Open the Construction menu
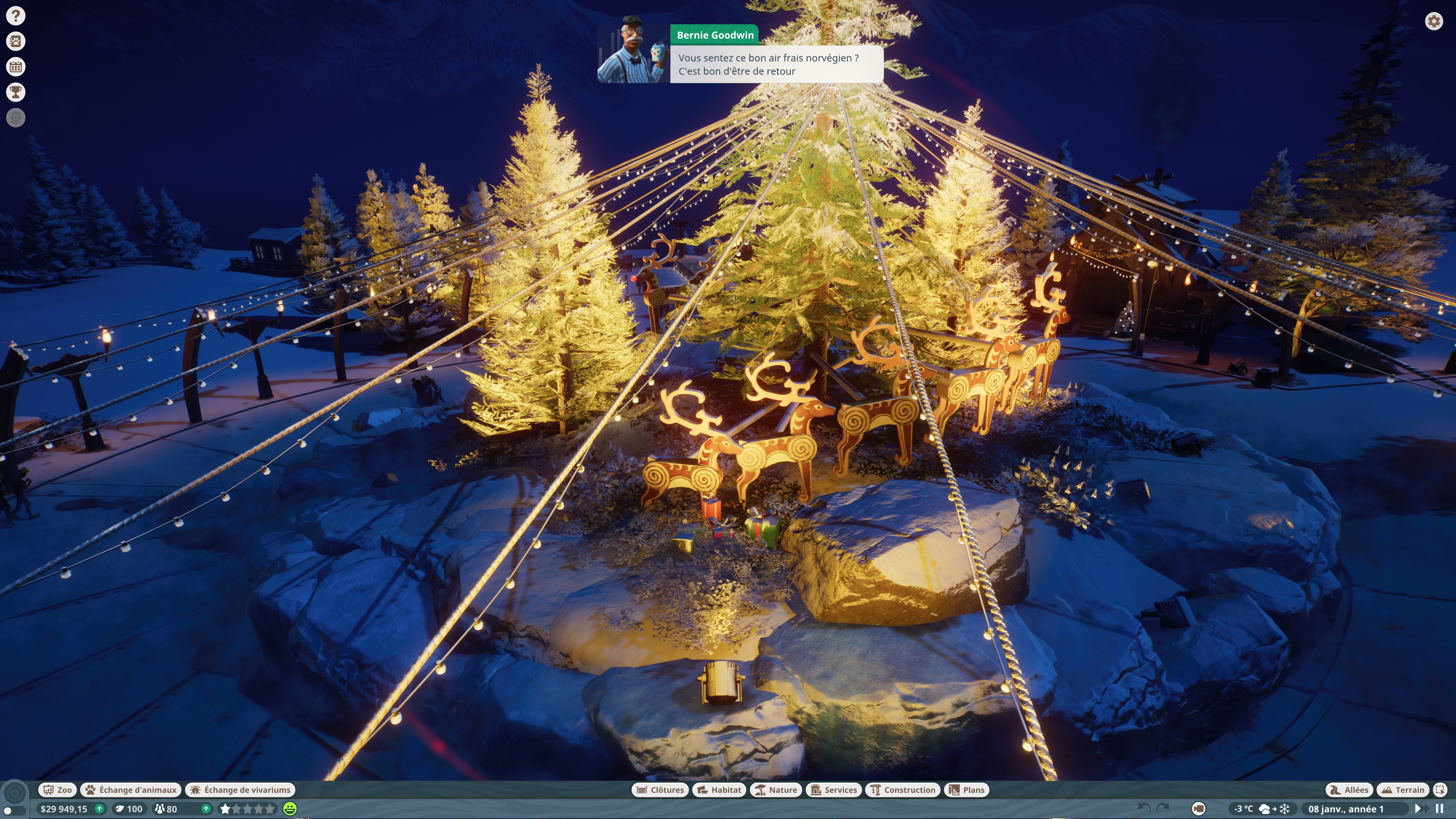Viewport: 1456px width, 819px height. pos(903,789)
